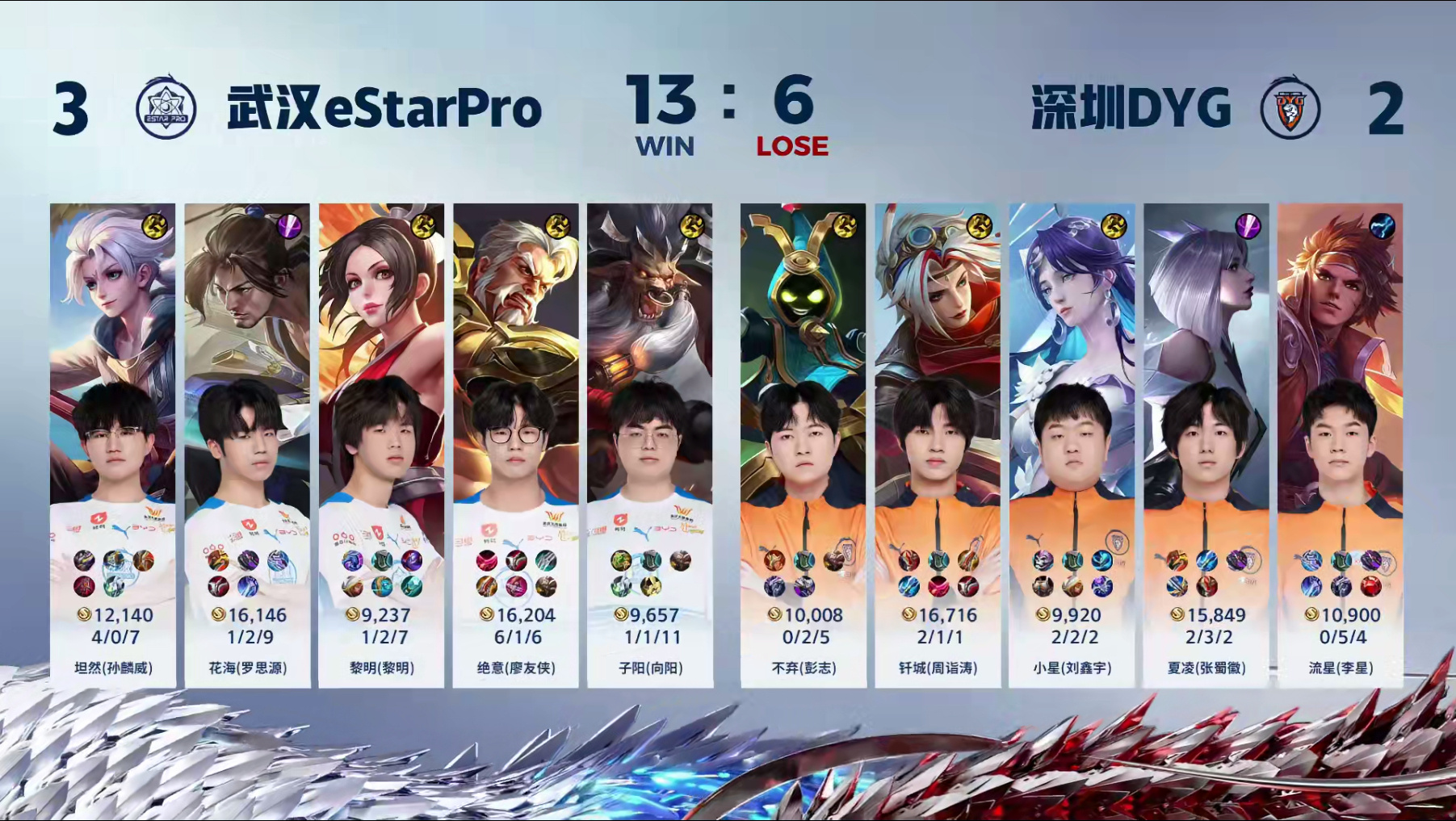The width and height of the screenshot is (1456, 821).
Task: Select player card 坦然(孙麟威)
Action: 113,444
